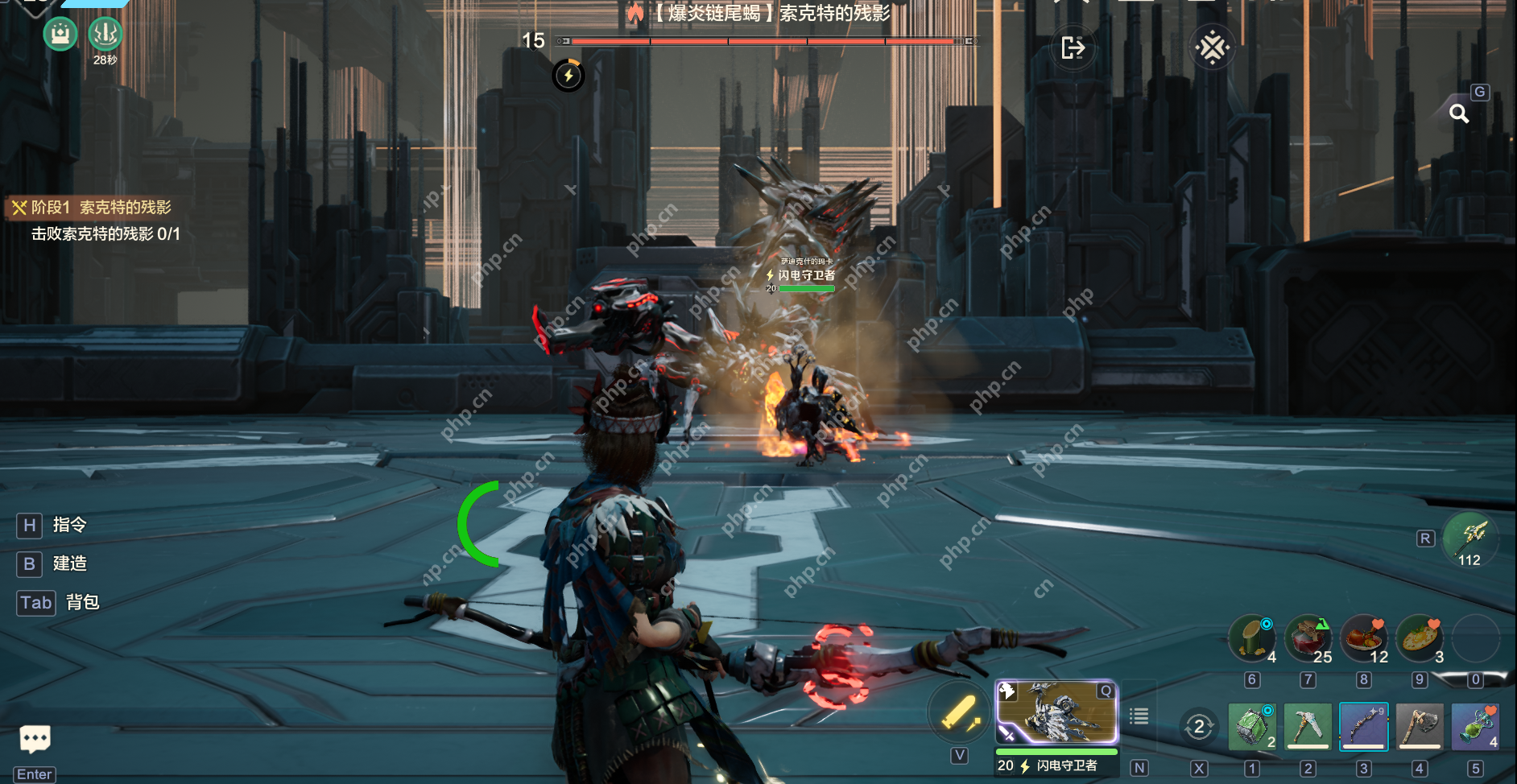1517x784 pixels.
Task: Activate the magnifying glass scan icon
Action: [x=1459, y=113]
